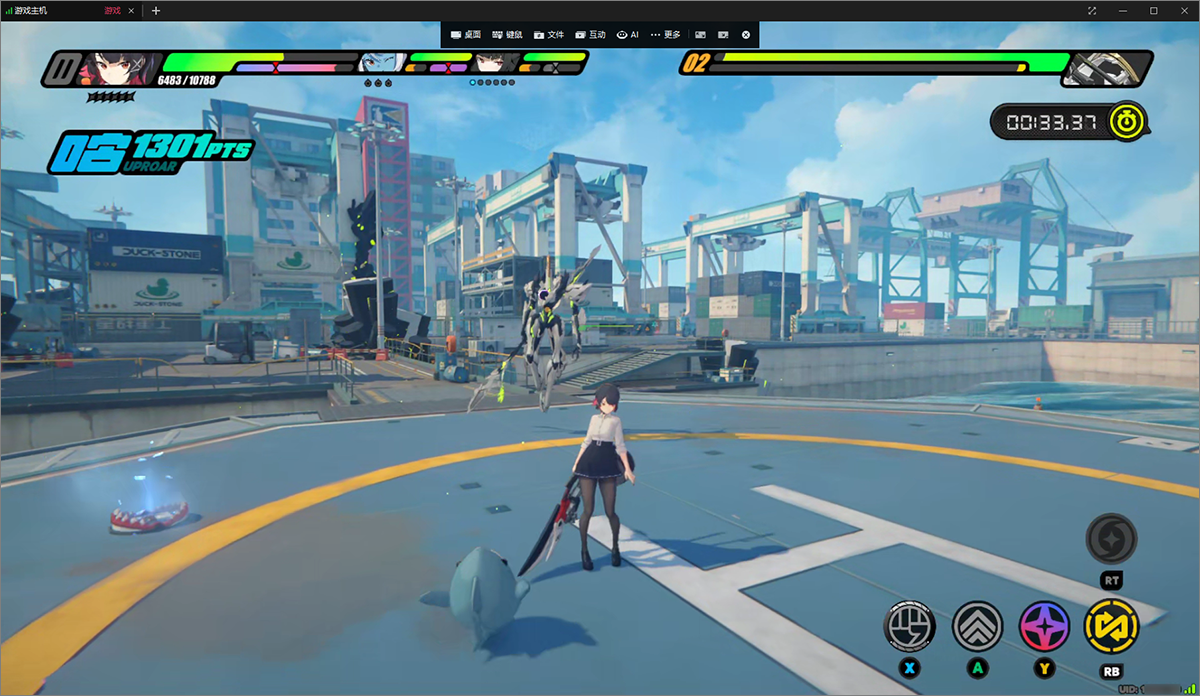This screenshot has width=1200, height=696.
Task: Switch to the dark-haired third teammate portrait
Action: tap(491, 63)
